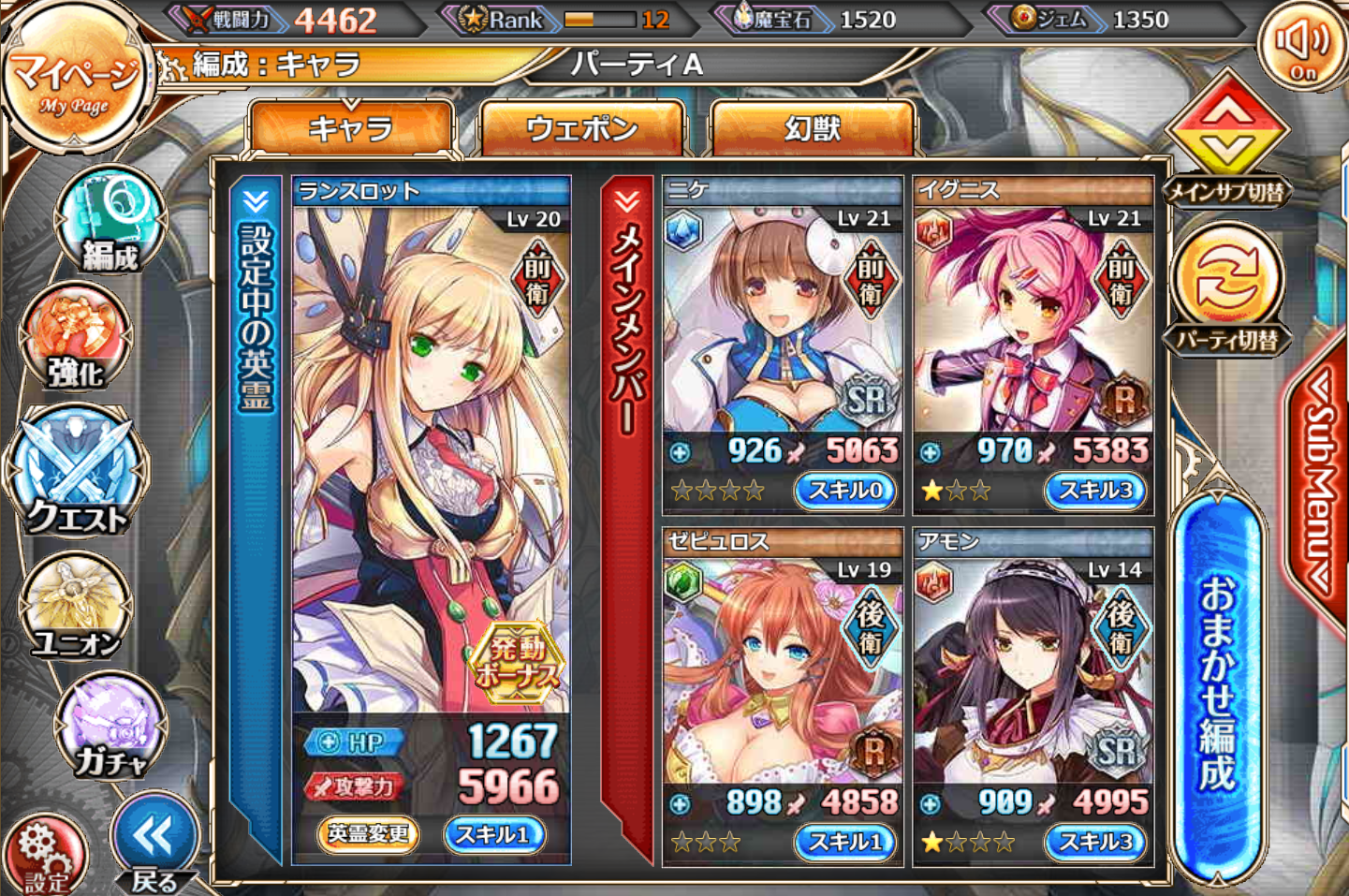Go back with the 戻る button
Screen dimensions: 1349x896
pyautogui.click(x=154, y=843)
